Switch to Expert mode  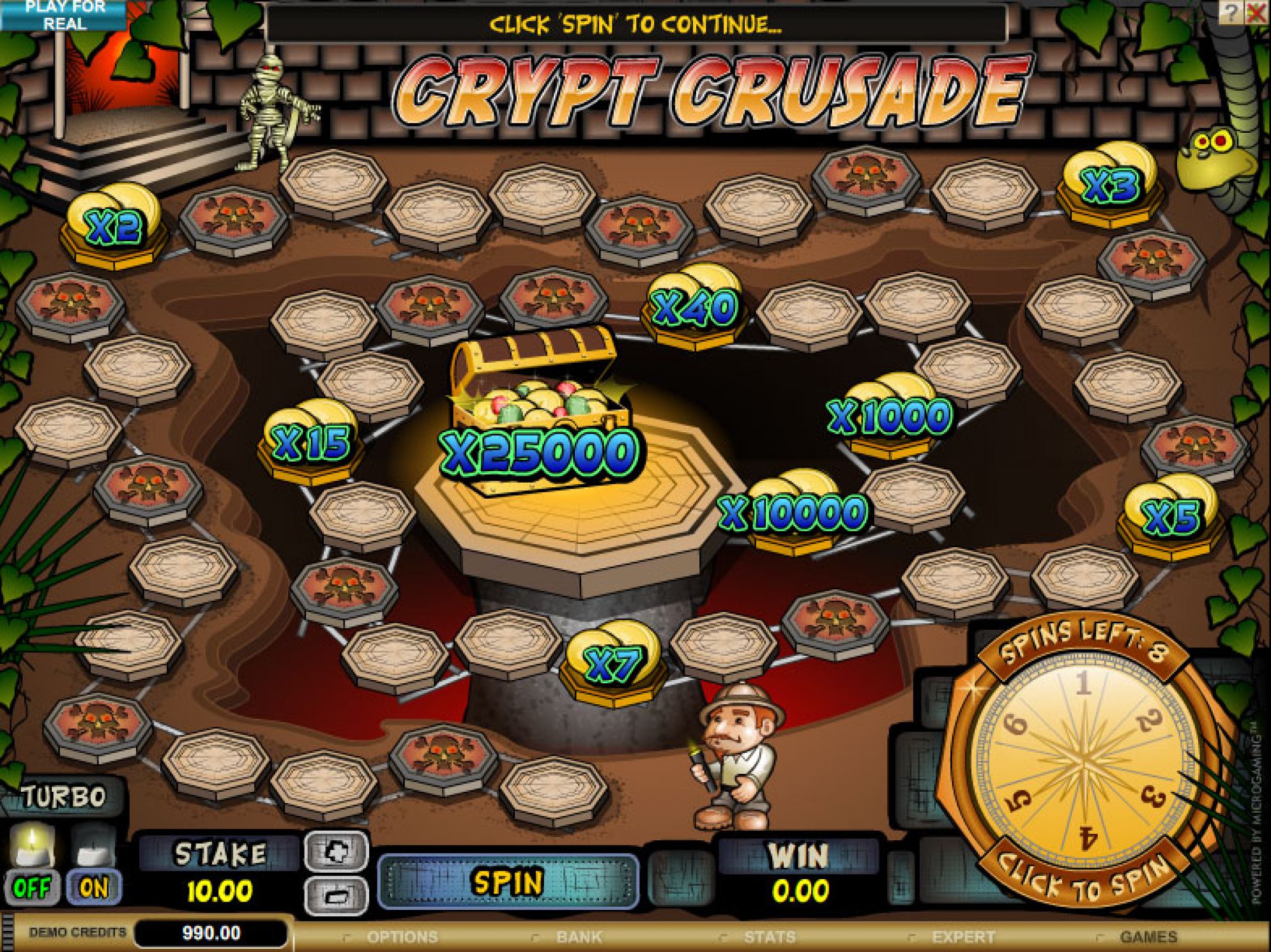point(963,937)
